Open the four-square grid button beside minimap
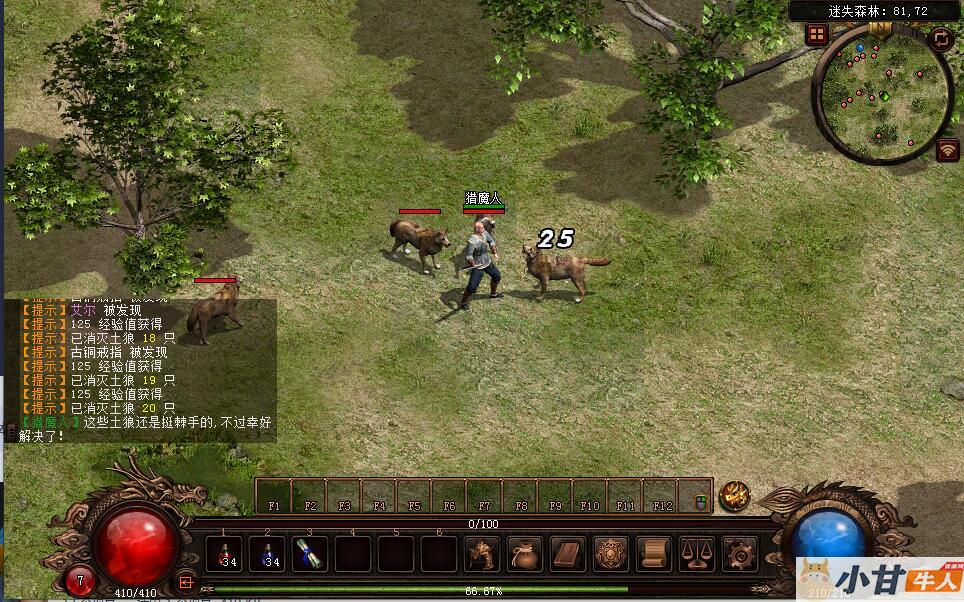Image resolution: width=964 pixels, height=602 pixels. pos(817,35)
